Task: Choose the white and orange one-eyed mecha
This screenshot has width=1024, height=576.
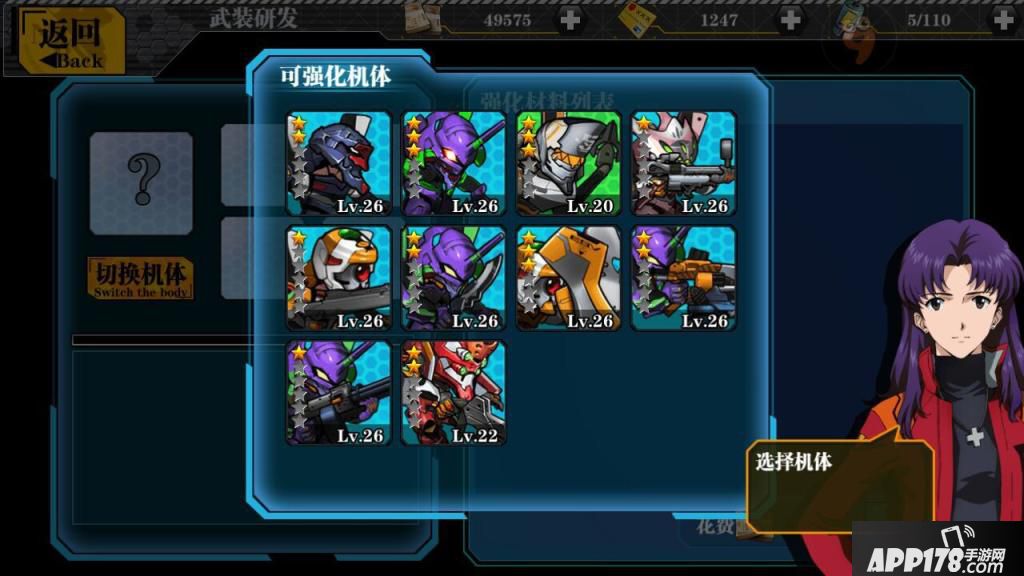Action: pyautogui.click(x=338, y=278)
